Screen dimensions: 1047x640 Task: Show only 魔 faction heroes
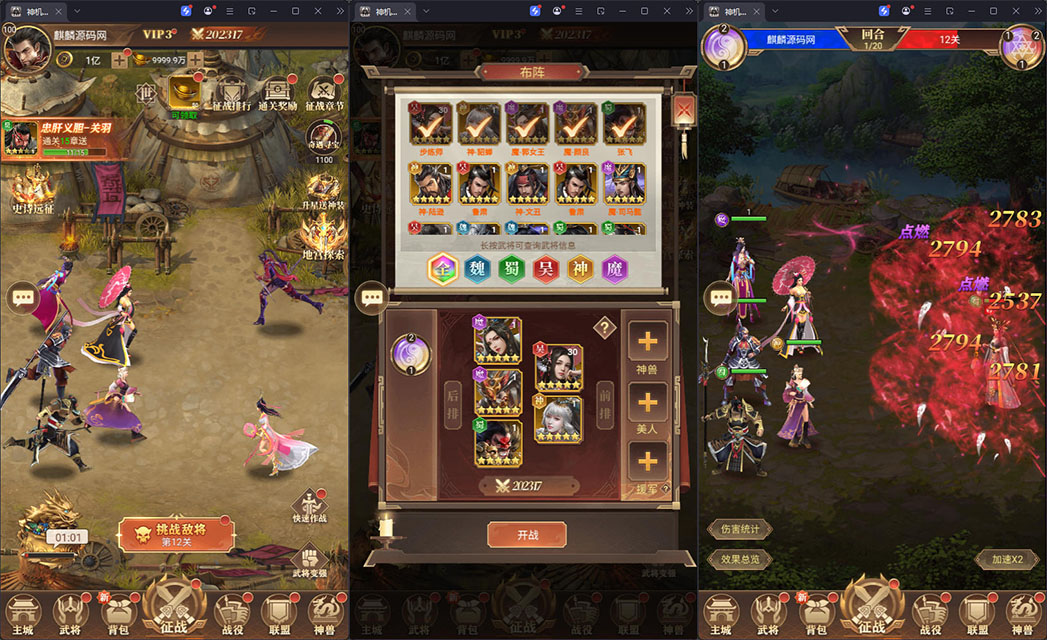pyautogui.click(x=615, y=269)
